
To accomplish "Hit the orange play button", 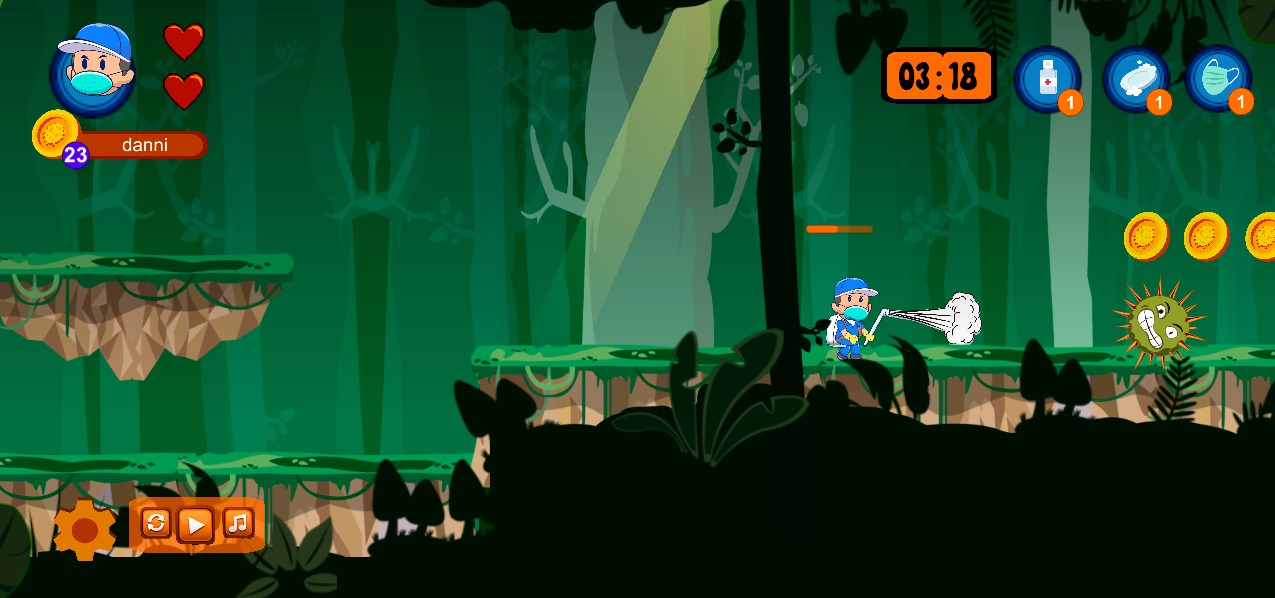I will tap(195, 524).
